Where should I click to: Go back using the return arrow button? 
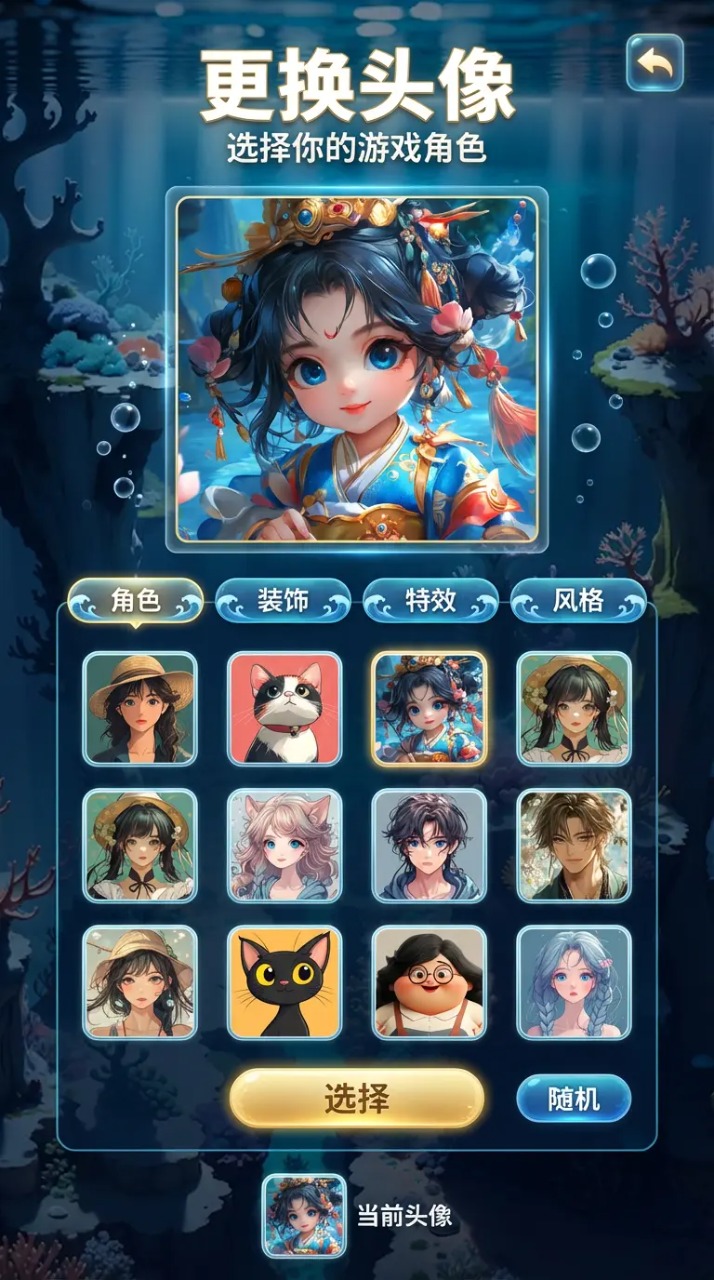(x=655, y=64)
